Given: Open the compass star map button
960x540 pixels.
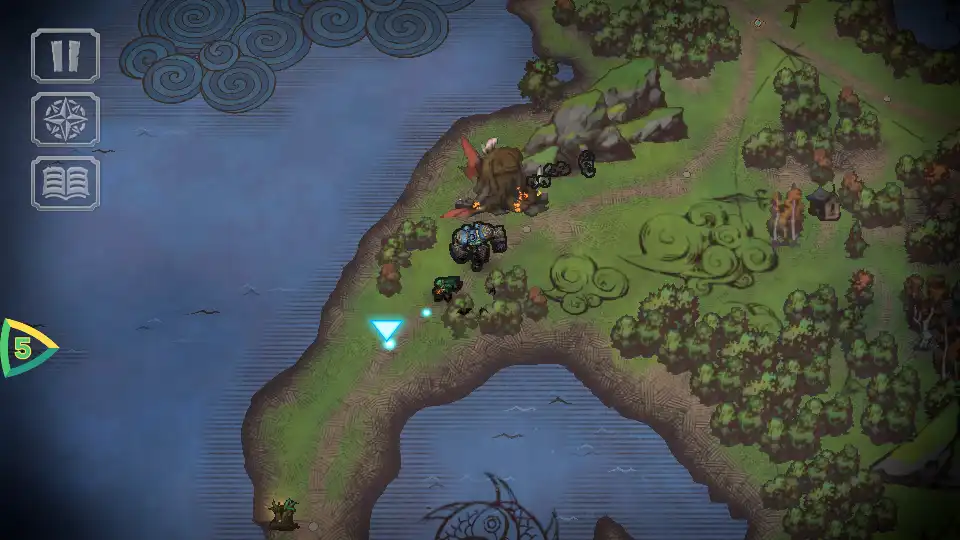Looking at the screenshot, I should [66, 119].
